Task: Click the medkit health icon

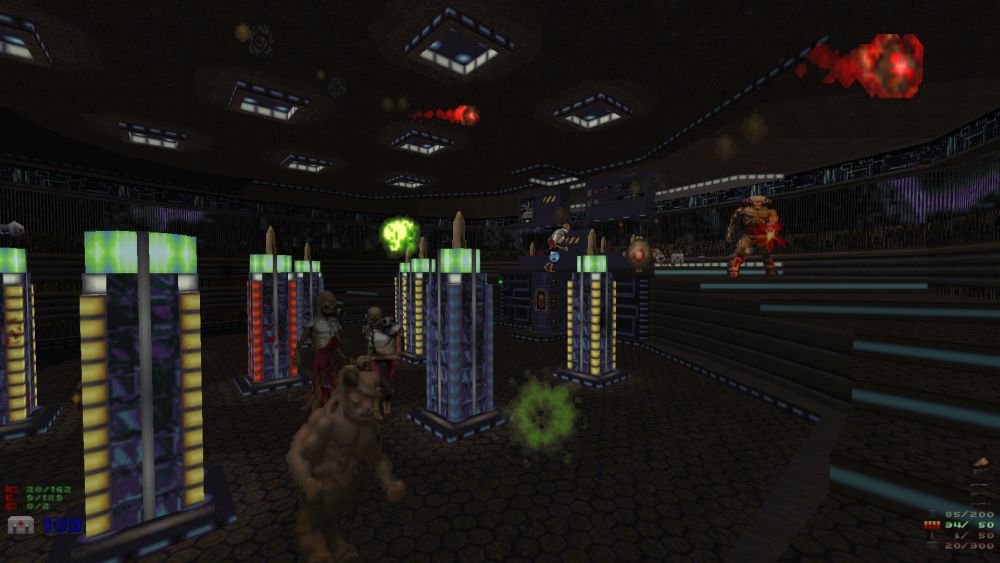Action: [20, 525]
